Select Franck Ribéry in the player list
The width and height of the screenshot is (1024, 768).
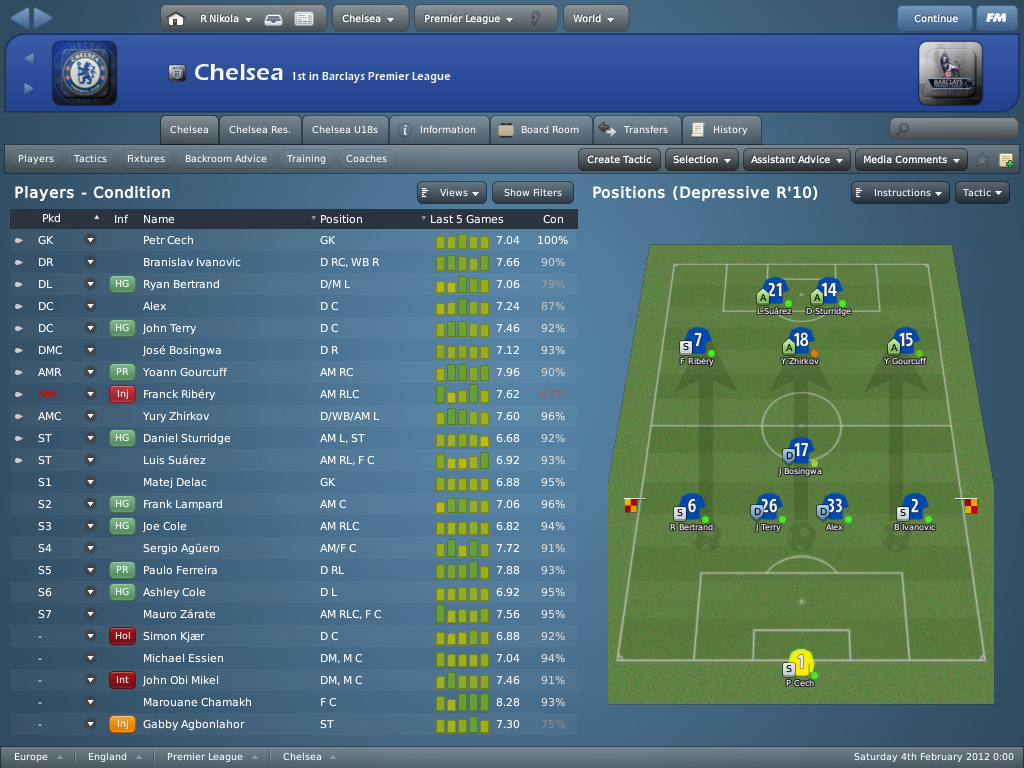[179, 394]
